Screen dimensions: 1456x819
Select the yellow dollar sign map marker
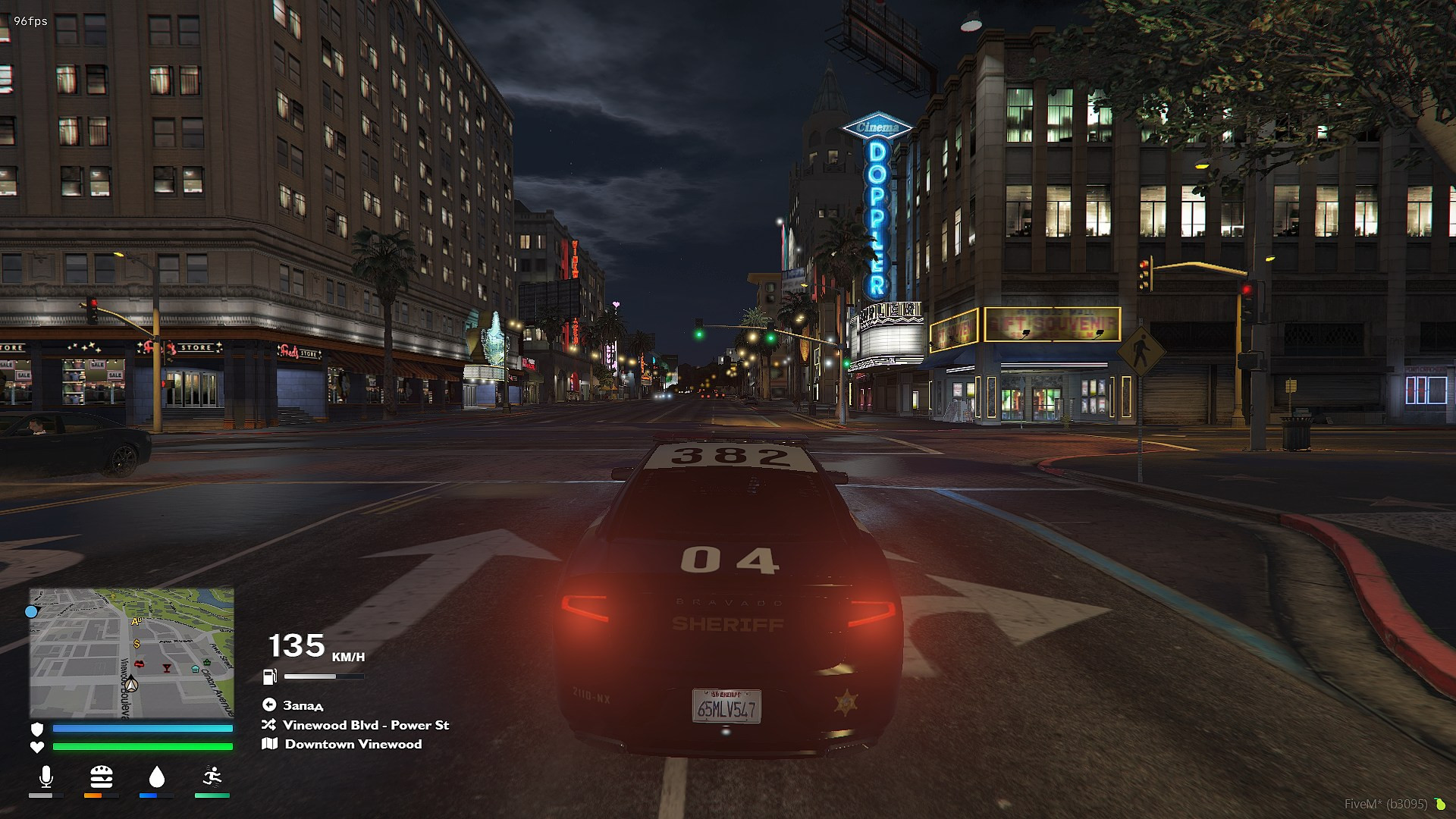click(136, 644)
